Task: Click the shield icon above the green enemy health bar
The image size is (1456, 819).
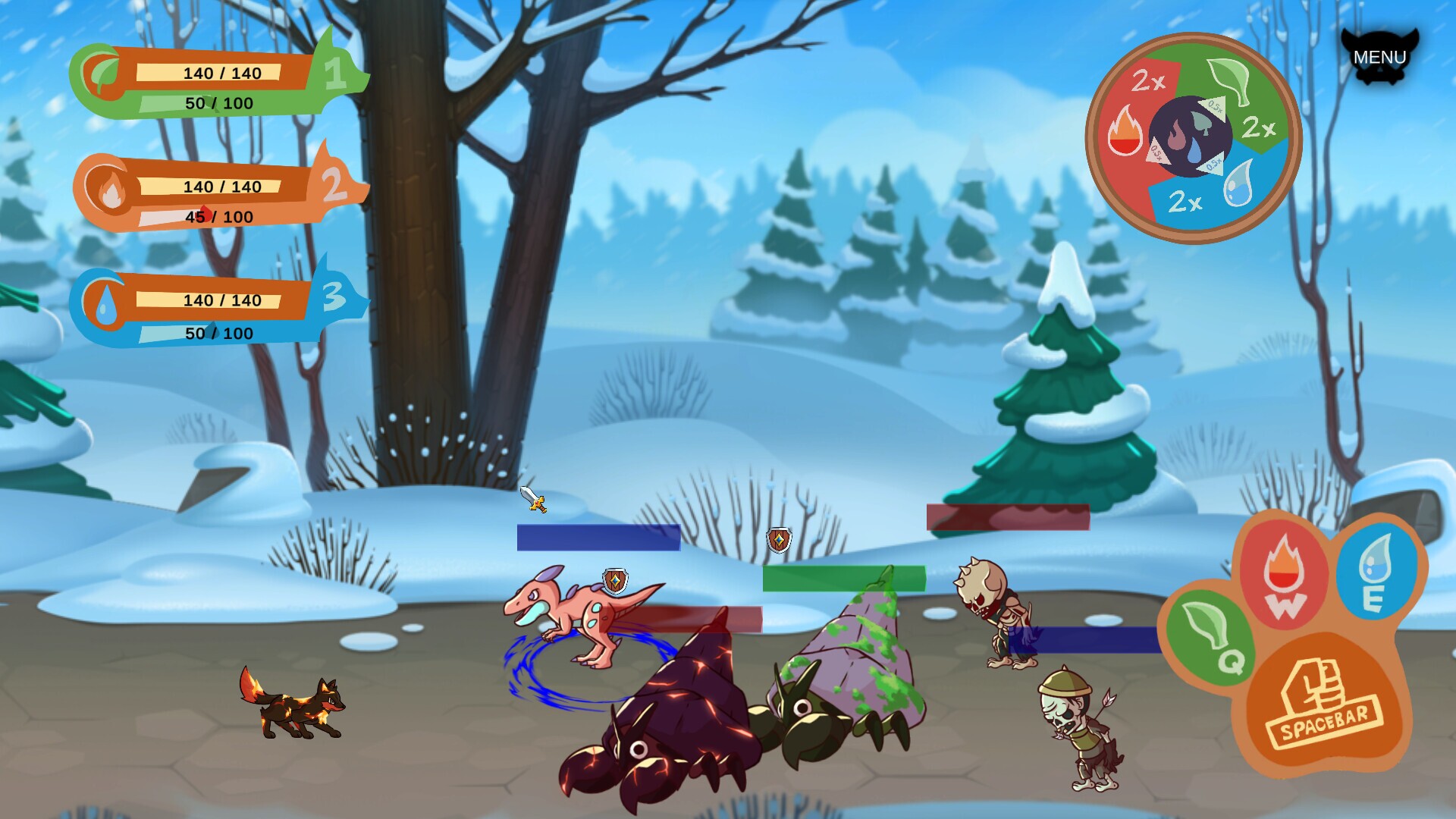Action: tap(780, 541)
